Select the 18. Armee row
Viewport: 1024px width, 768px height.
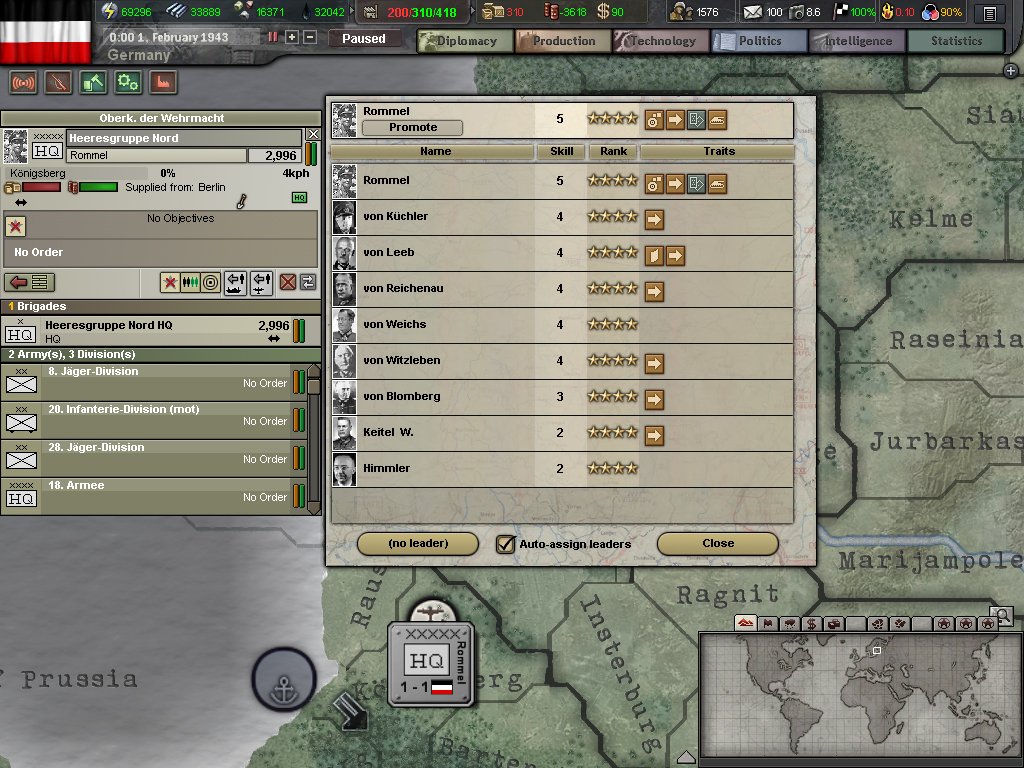pos(150,492)
